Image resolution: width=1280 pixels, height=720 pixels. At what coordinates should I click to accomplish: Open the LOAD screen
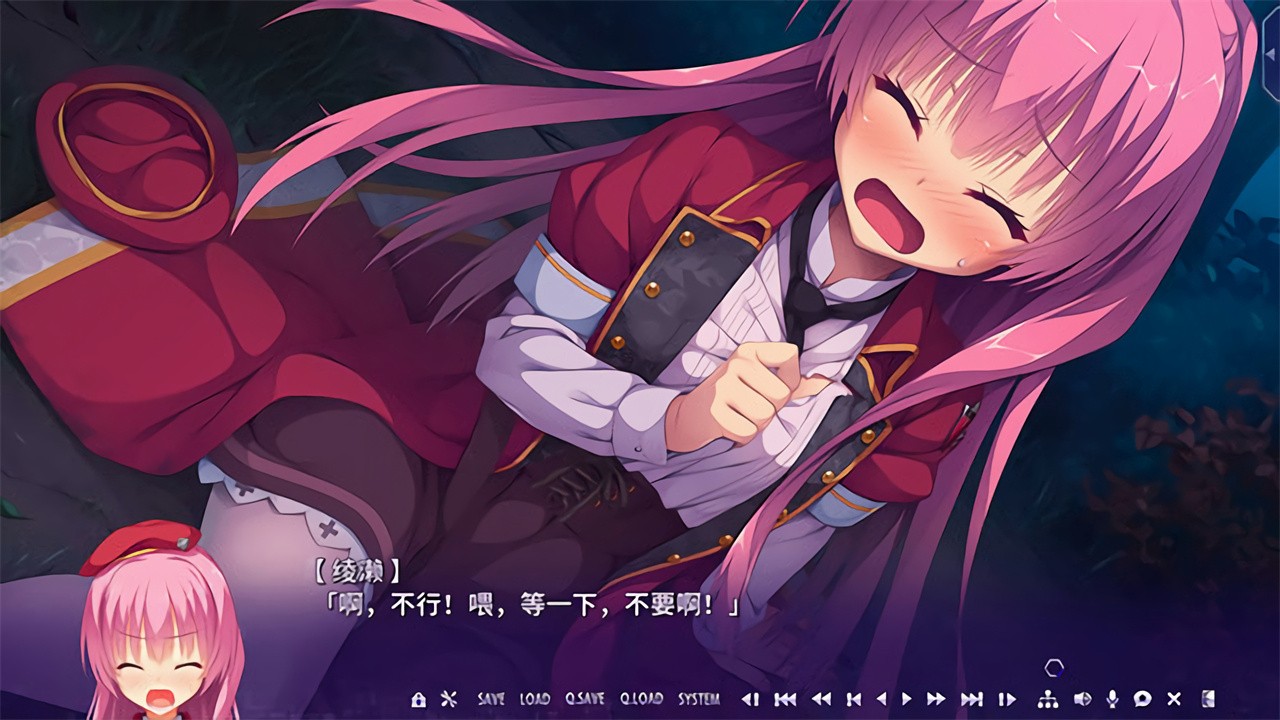534,700
